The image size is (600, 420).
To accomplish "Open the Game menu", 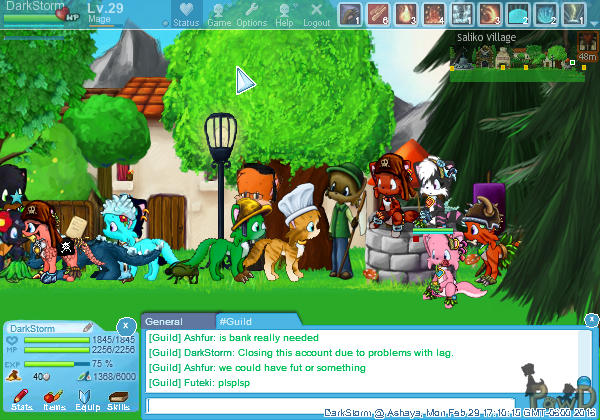I will click(219, 15).
